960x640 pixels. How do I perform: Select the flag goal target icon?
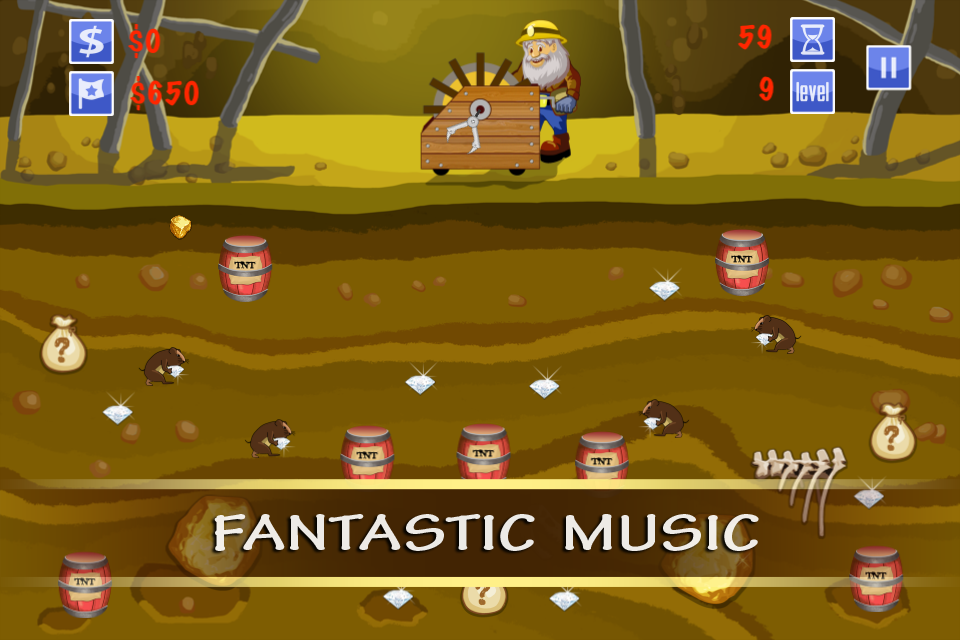[x=91, y=93]
